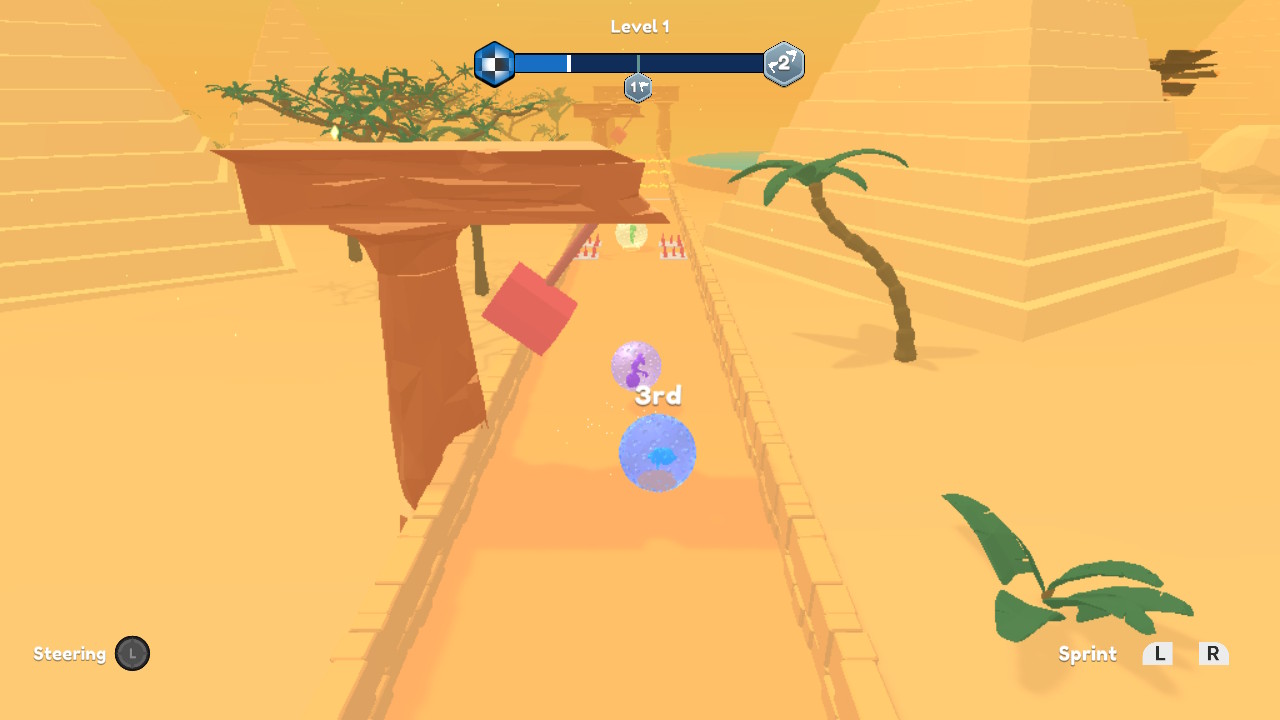Viewport: 1280px width, 720px height.
Task: Select the Level 1 title text
Action: [639, 26]
